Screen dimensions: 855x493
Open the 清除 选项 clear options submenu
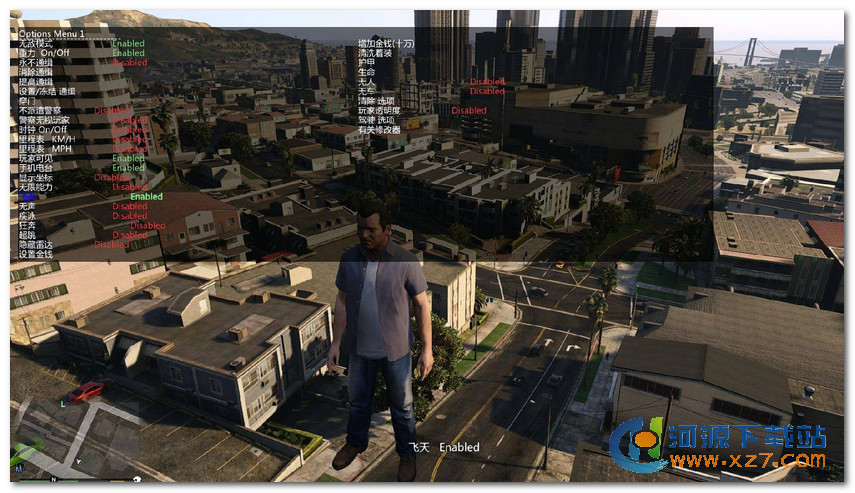pyautogui.click(x=378, y=101)
